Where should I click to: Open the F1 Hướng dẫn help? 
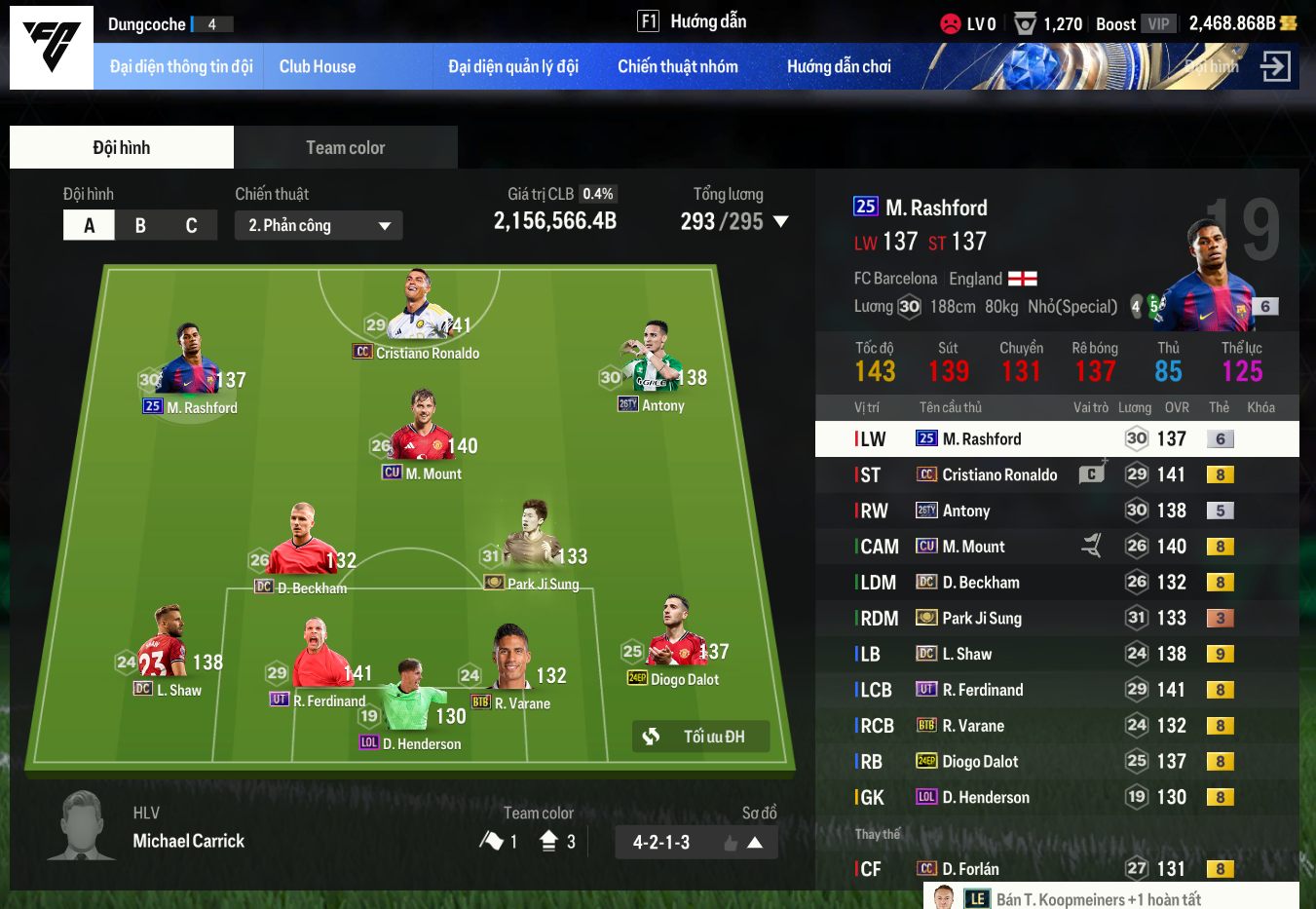click(x=692, y=21)
